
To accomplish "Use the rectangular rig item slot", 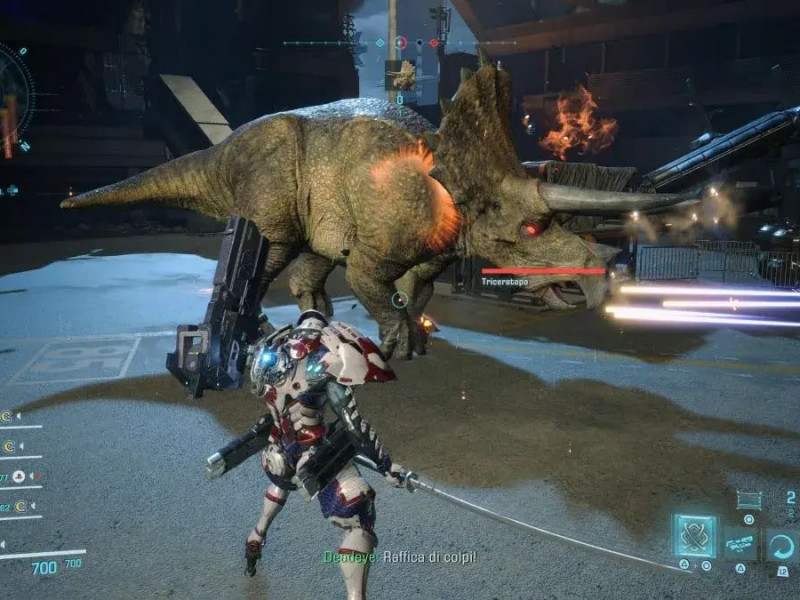I will 748,500.
